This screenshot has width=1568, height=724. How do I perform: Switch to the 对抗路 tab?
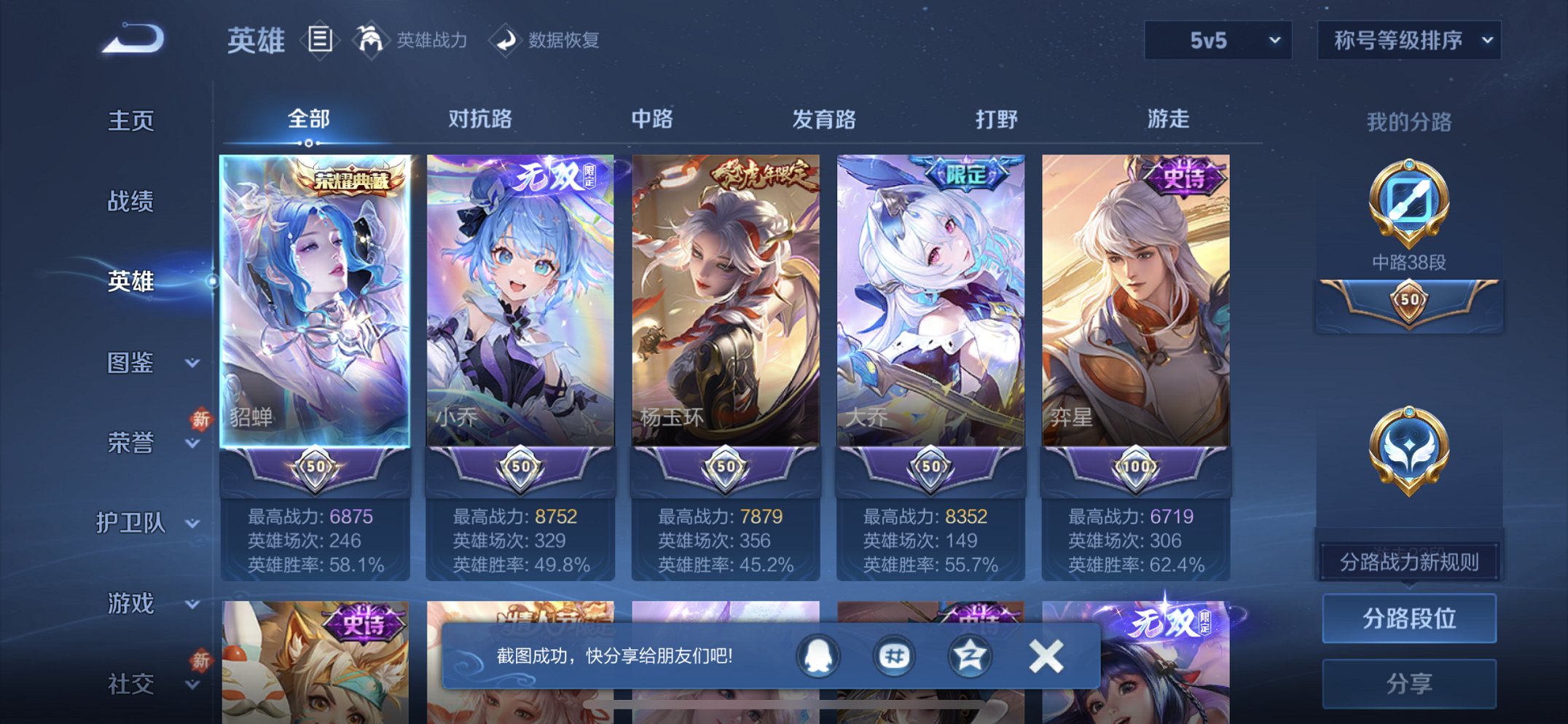(x=479, y=120)
